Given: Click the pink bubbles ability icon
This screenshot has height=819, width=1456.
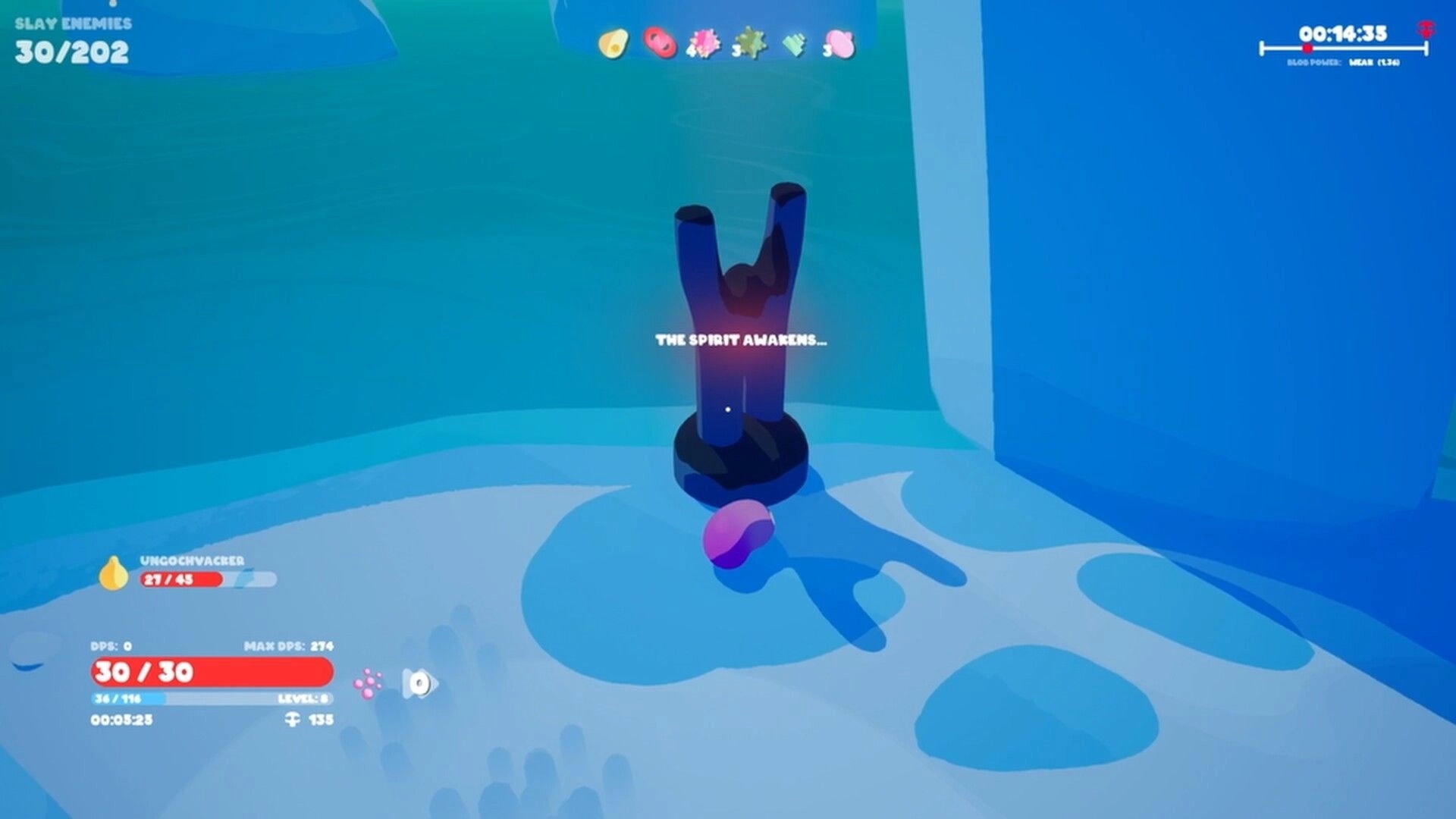Looking at the screenshot, I should [368, 685].
